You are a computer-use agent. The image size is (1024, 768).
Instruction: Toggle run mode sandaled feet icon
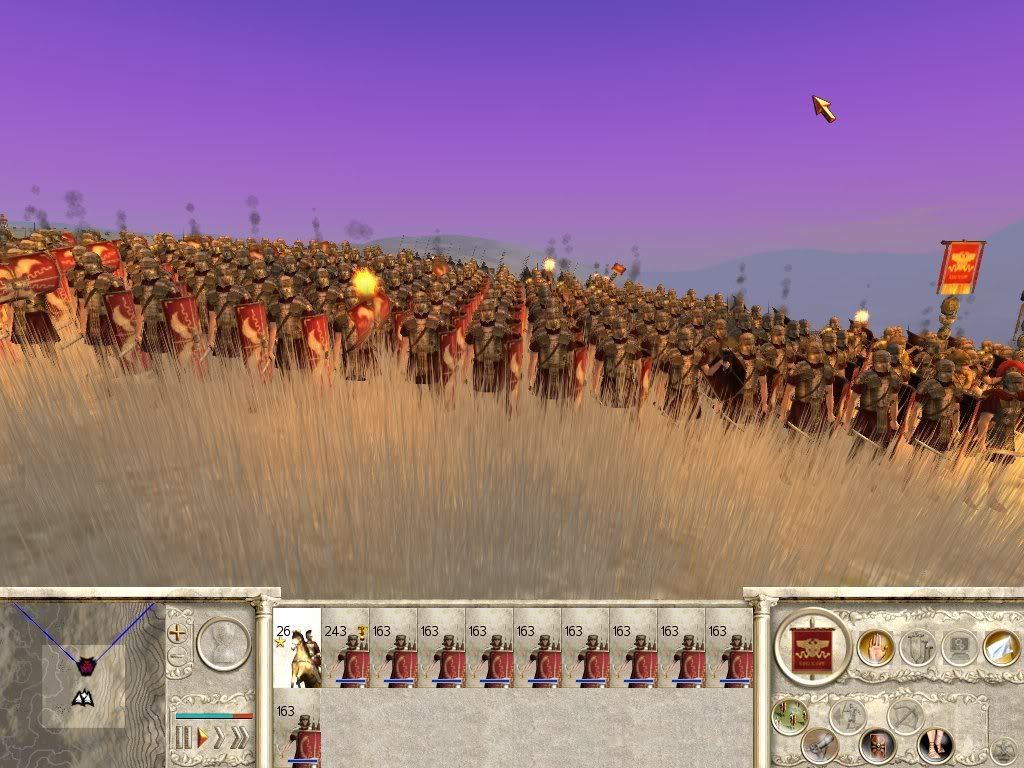pyautogui.click(x=935, y=745)
